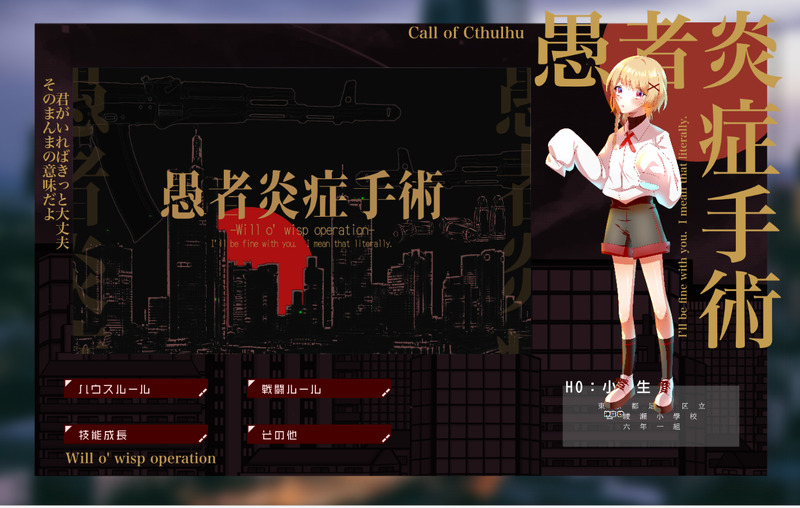Open the 技能成長 (skill growth) section
Image resolution: width=800 pixels, height=508 pixels.
(x=136, y=435)
